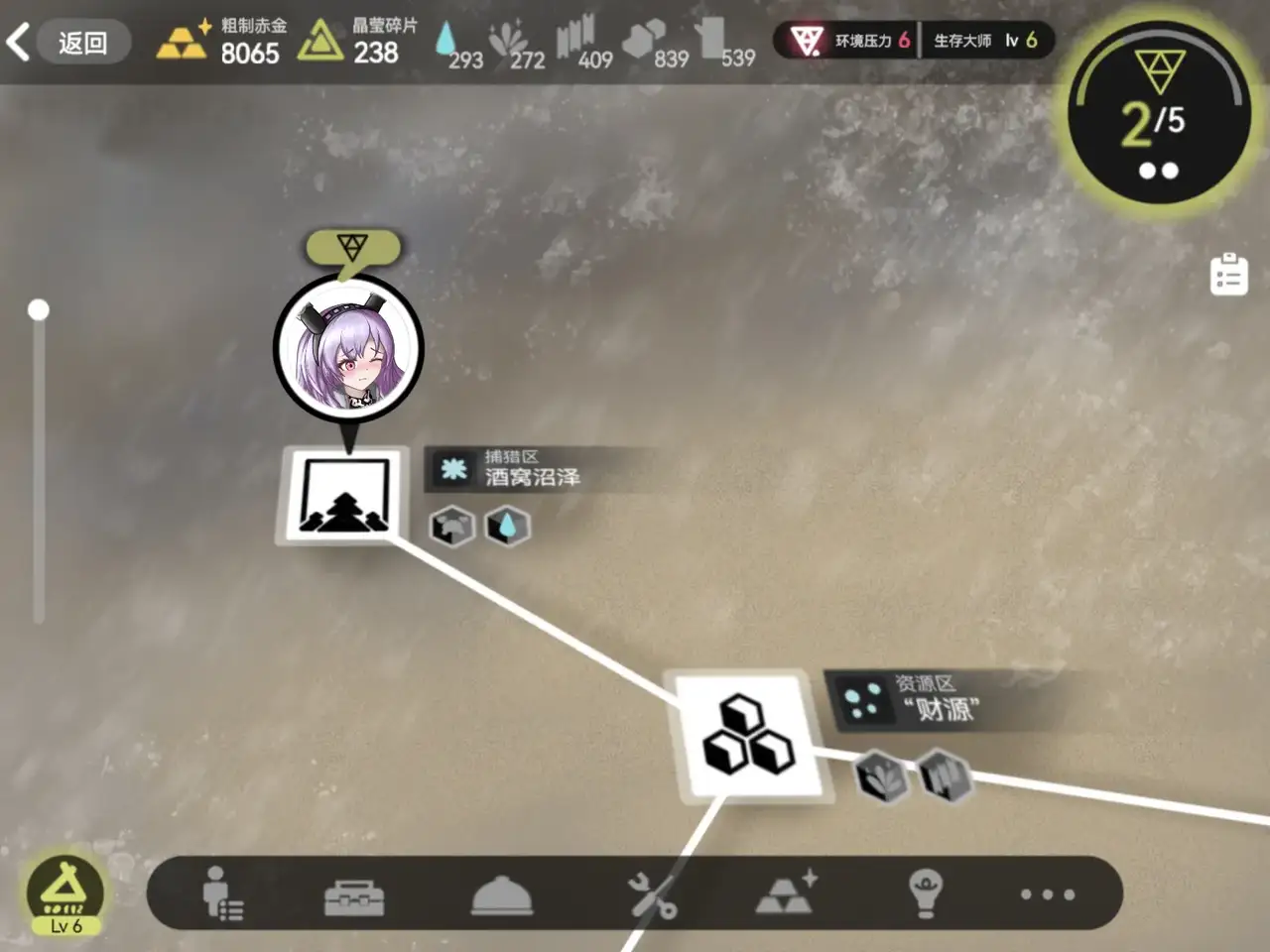Open the operator list toolbar icon

point(221,894)
